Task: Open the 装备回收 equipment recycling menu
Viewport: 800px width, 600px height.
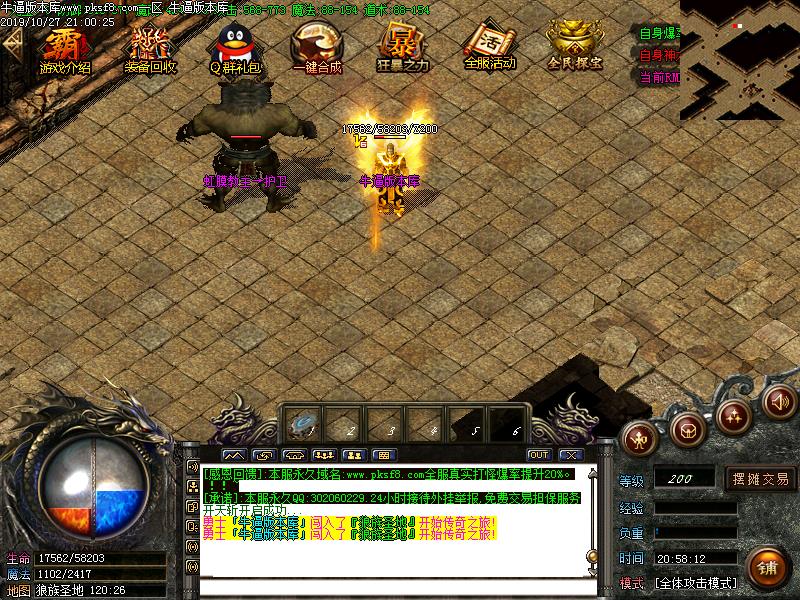Action: [151, 48]
